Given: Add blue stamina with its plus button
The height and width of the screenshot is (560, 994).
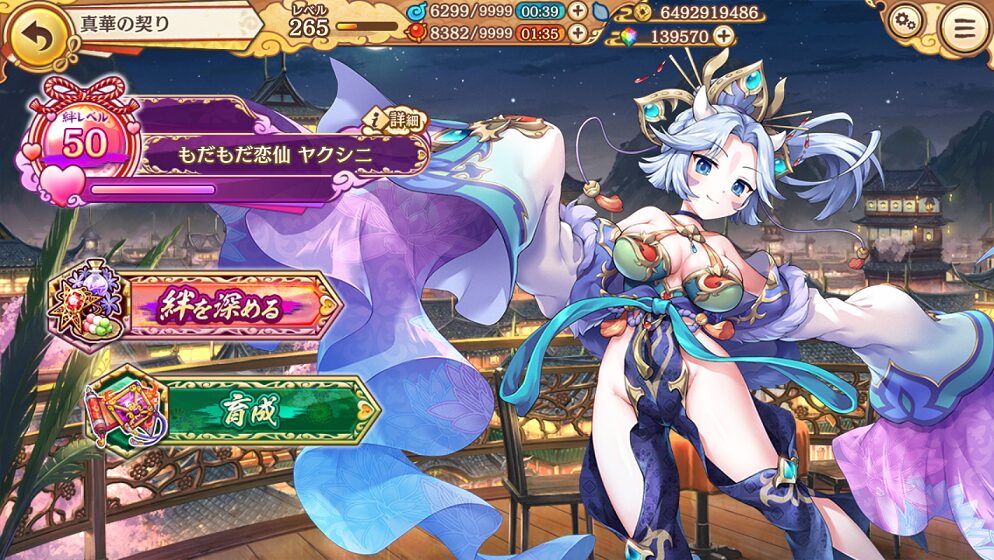Looking at the screenshot, I should 578,11.
